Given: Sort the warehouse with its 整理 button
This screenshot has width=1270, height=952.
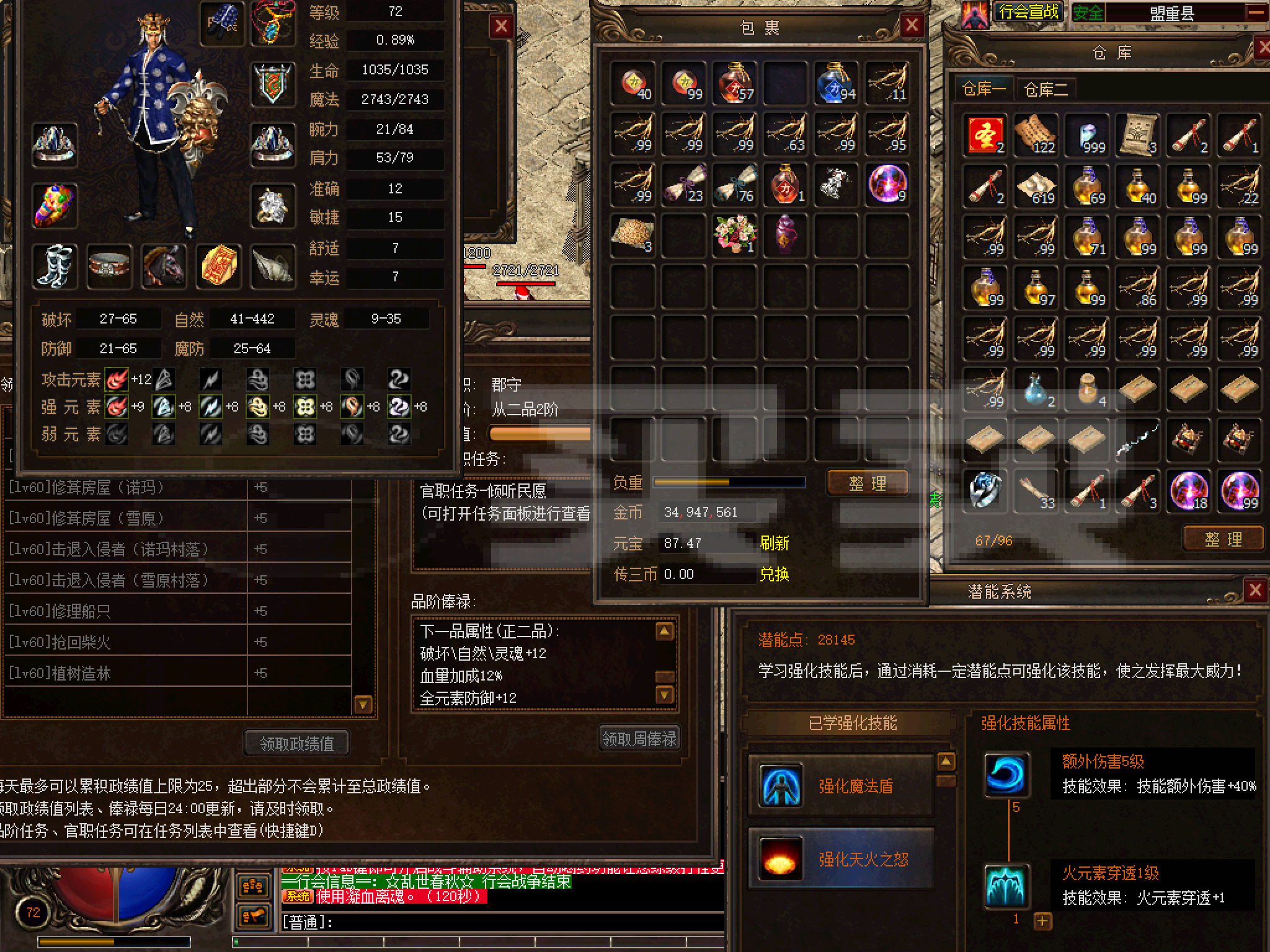Looking at the screenshot, I should [x=1223, y=539].
